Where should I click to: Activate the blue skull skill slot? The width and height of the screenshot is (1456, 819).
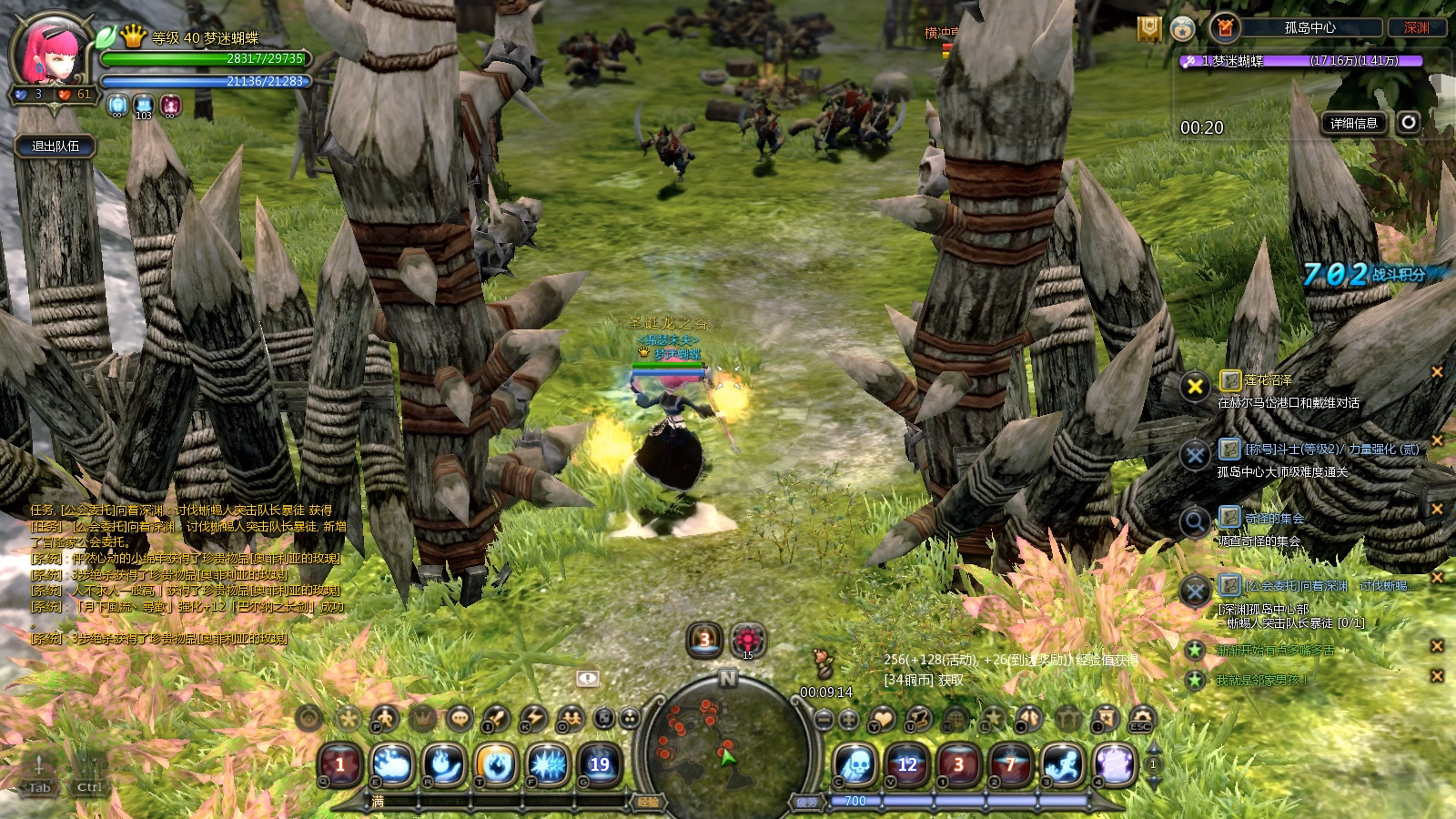(856, 764)
